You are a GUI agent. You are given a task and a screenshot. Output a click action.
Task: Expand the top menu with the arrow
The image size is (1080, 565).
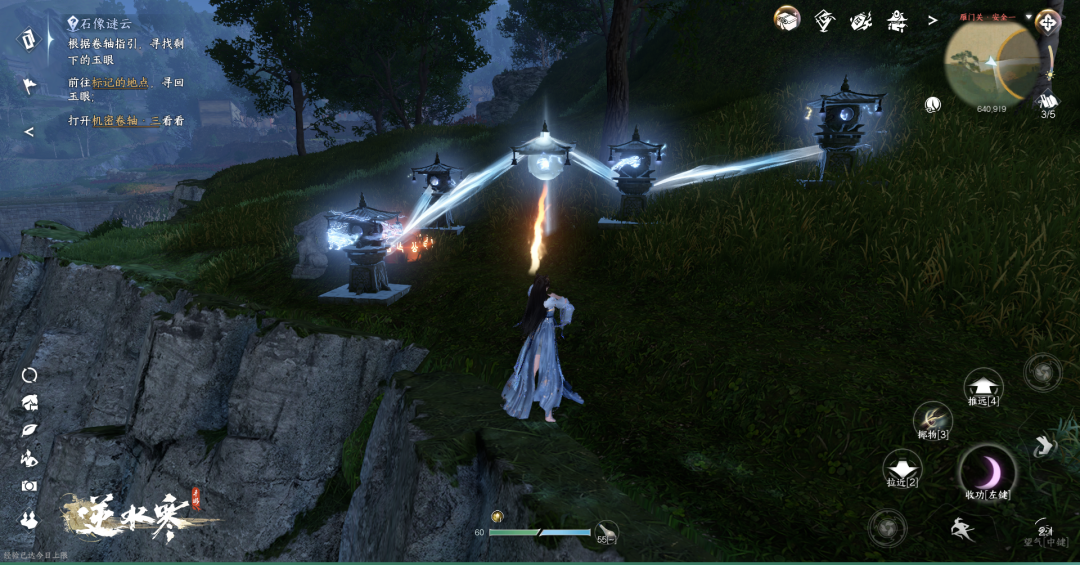[x=932, y=20]
